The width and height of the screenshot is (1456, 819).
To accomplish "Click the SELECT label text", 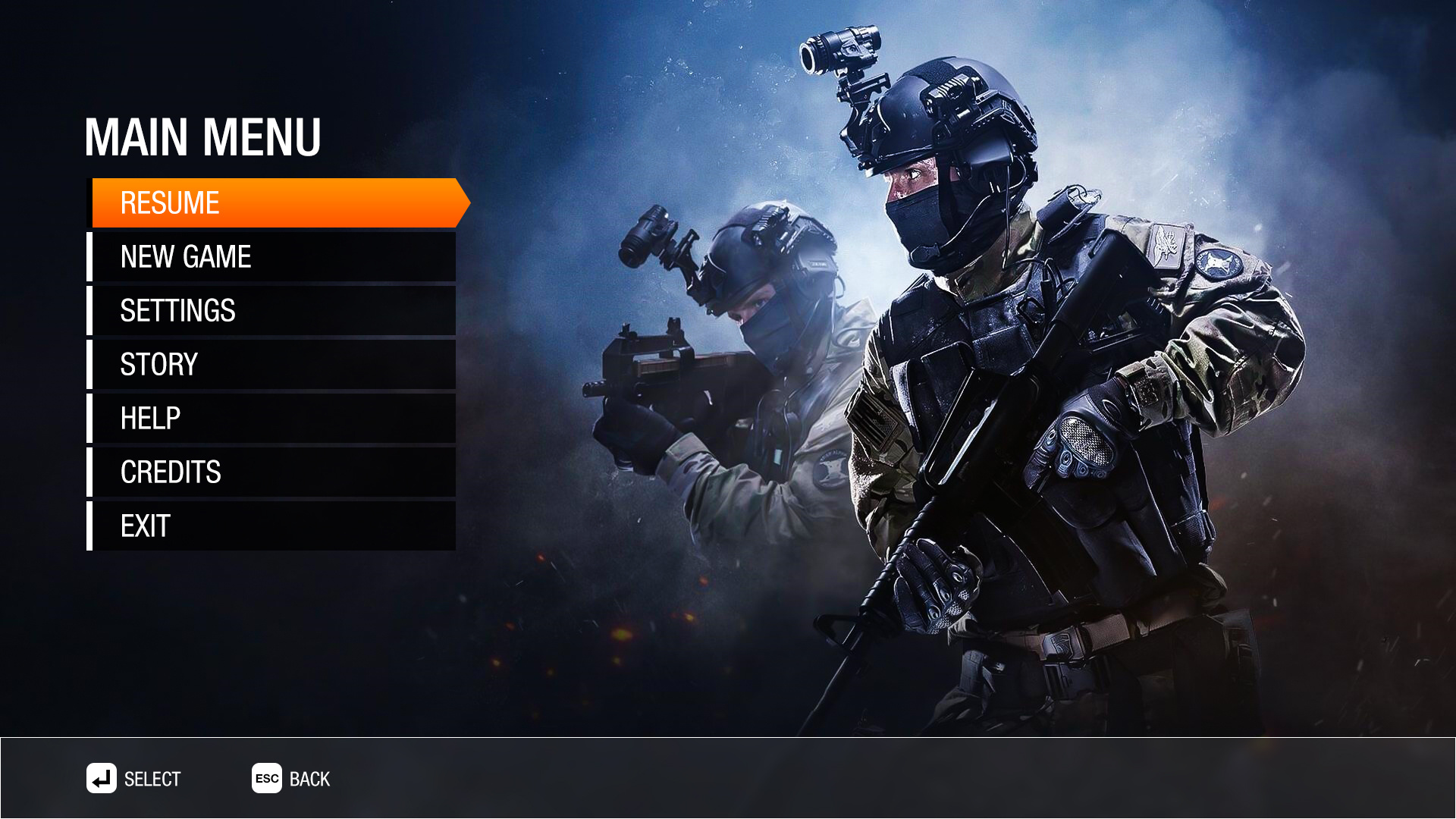I will coord(152,779).
